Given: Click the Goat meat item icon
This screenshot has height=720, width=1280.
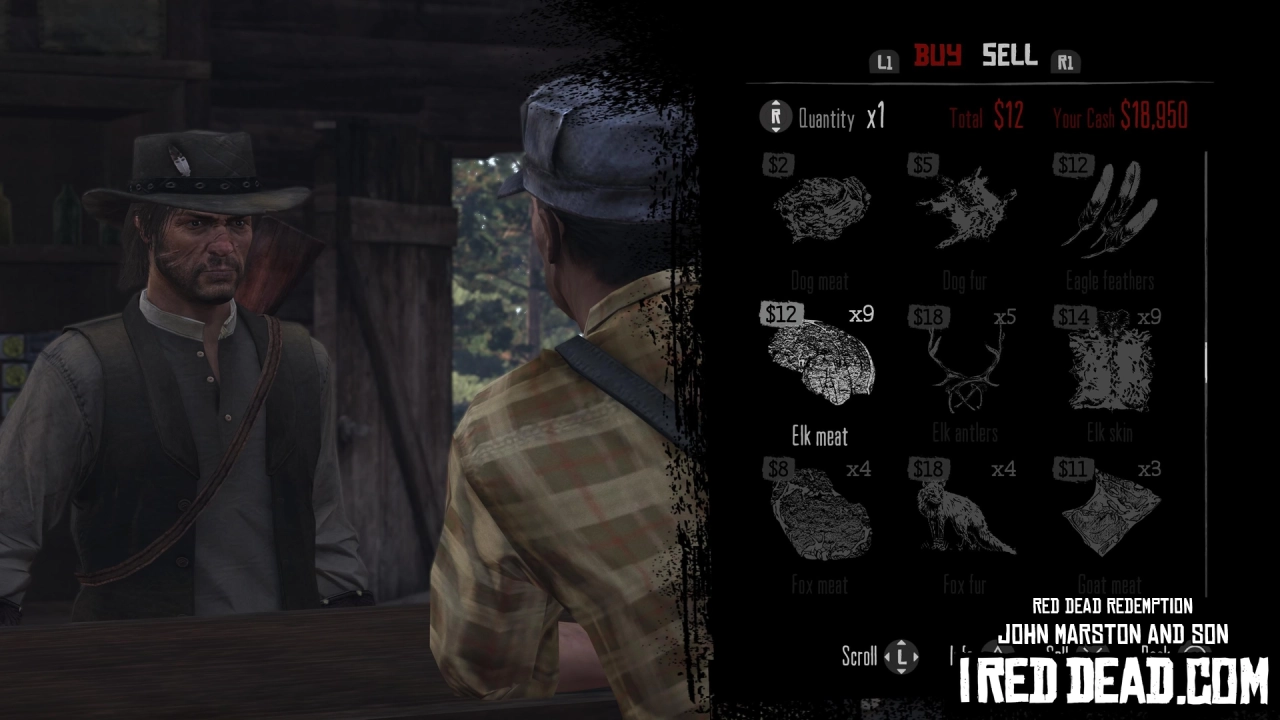Looking at the screenshot, I should (1108, 518).
